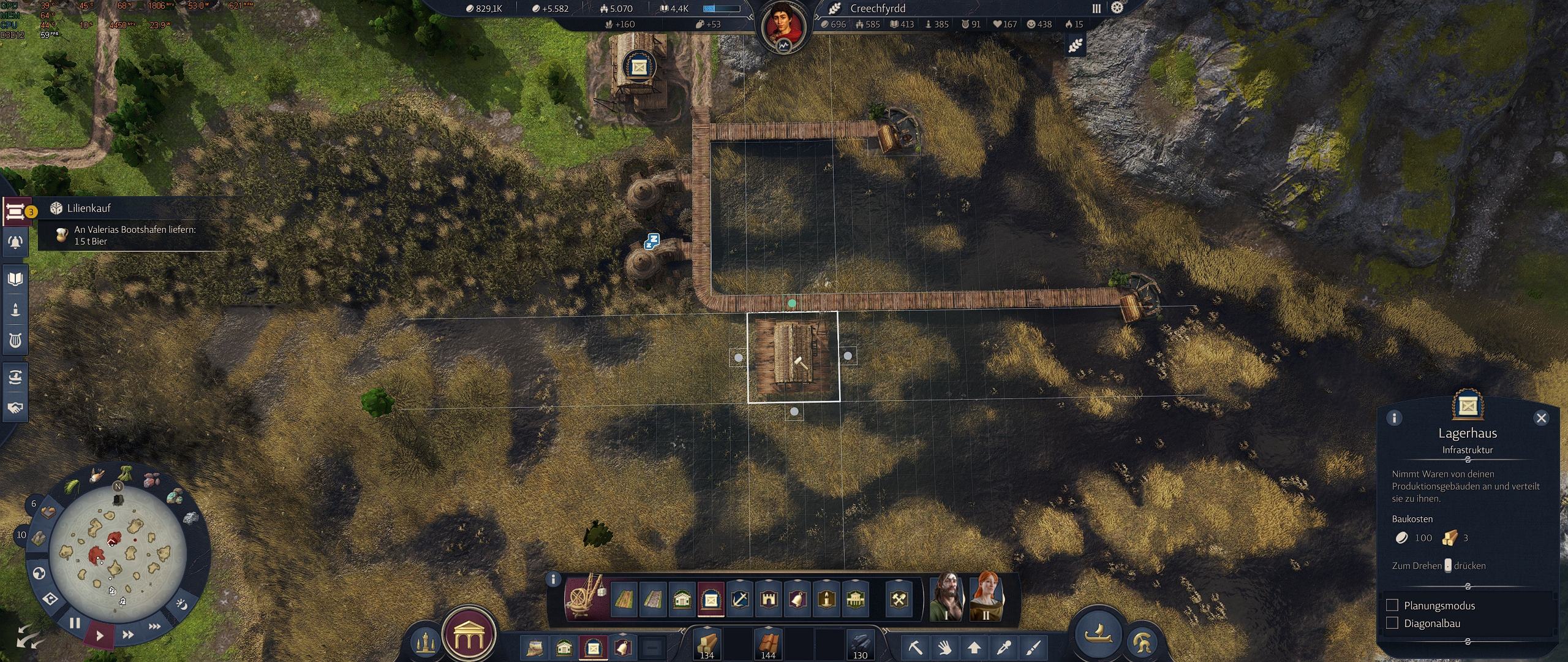This screenshot has height=662, width=1568.
Task: Select the red-haired tier II population portrait
Action: pos(986,597)
